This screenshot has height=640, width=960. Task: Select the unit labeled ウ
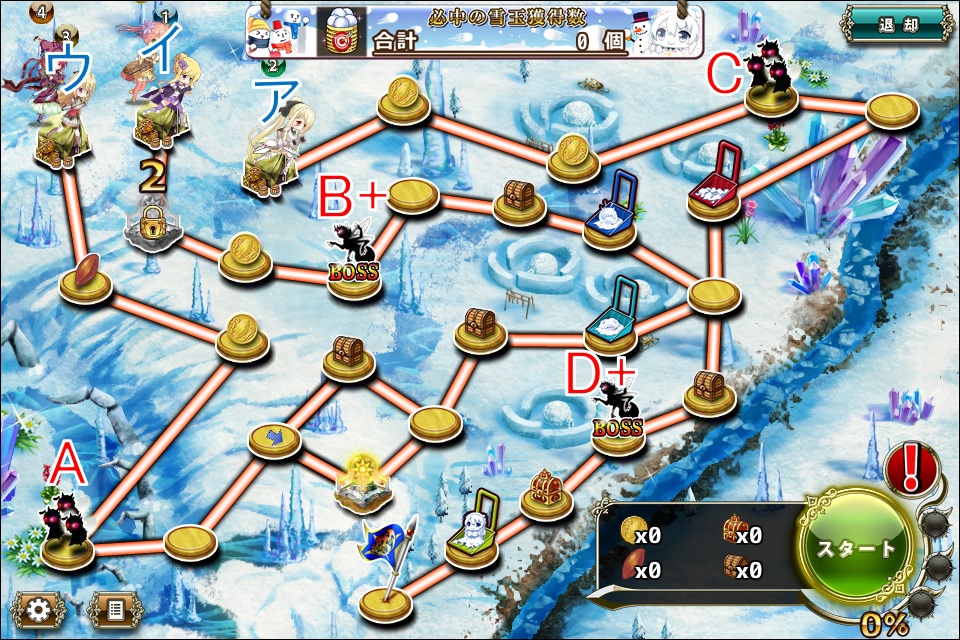64,118
